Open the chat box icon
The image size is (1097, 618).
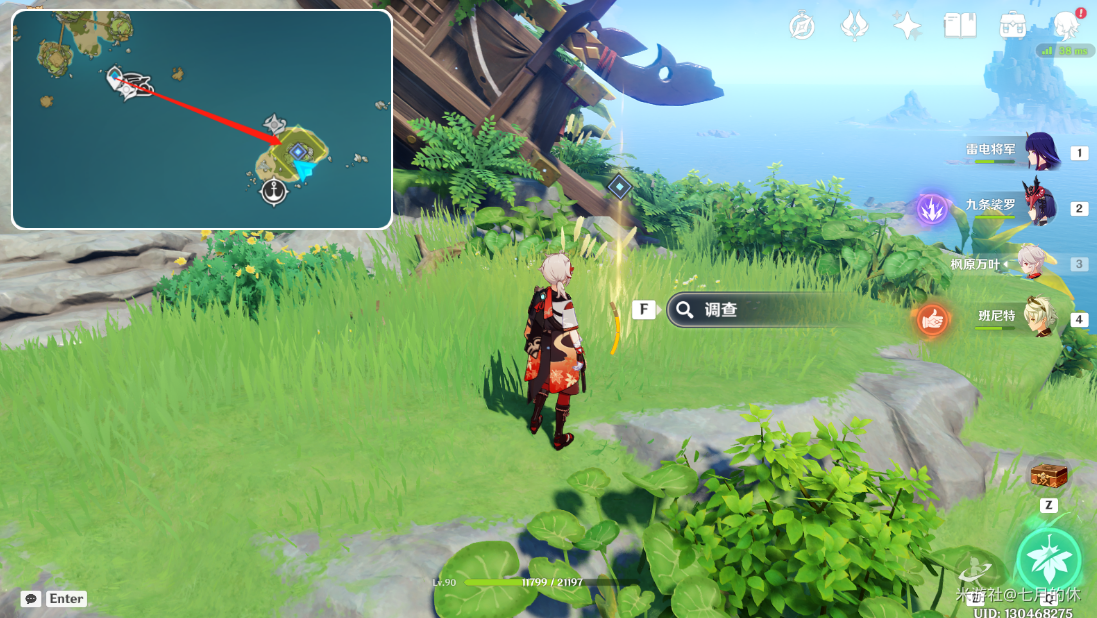[31, 599]
